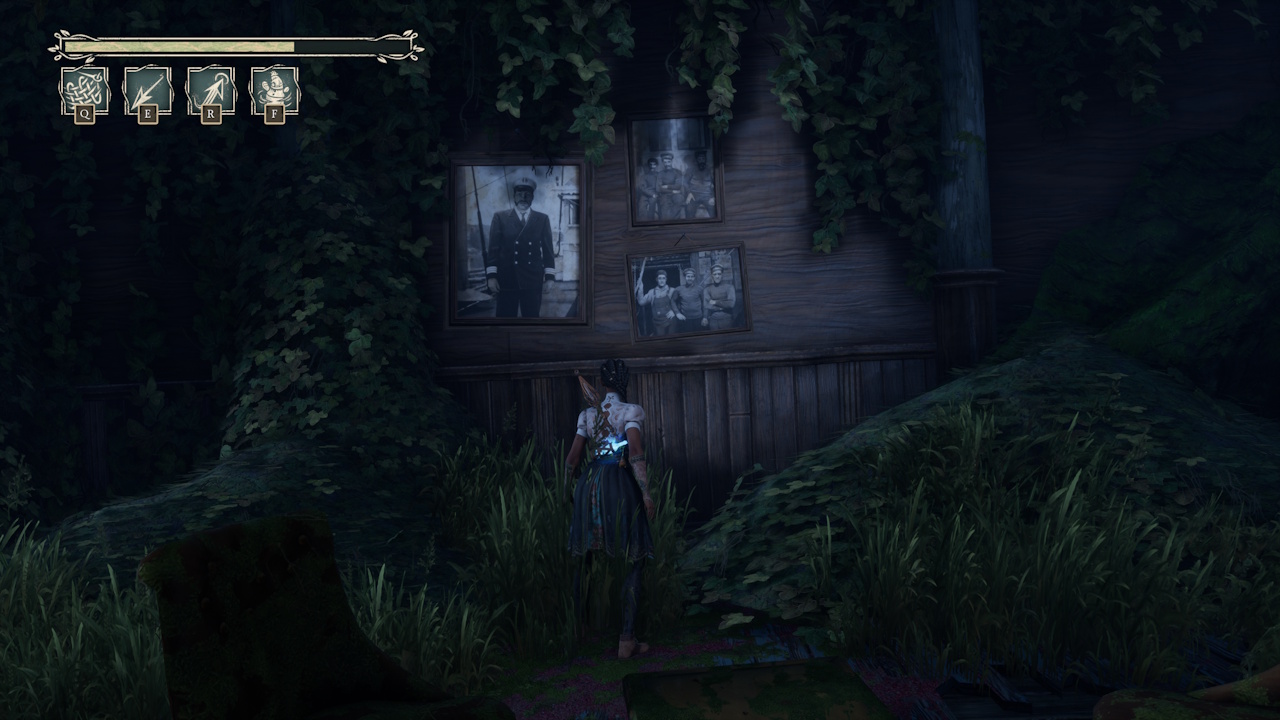
Task: Click the R keybind label
Action: [212, 113]
